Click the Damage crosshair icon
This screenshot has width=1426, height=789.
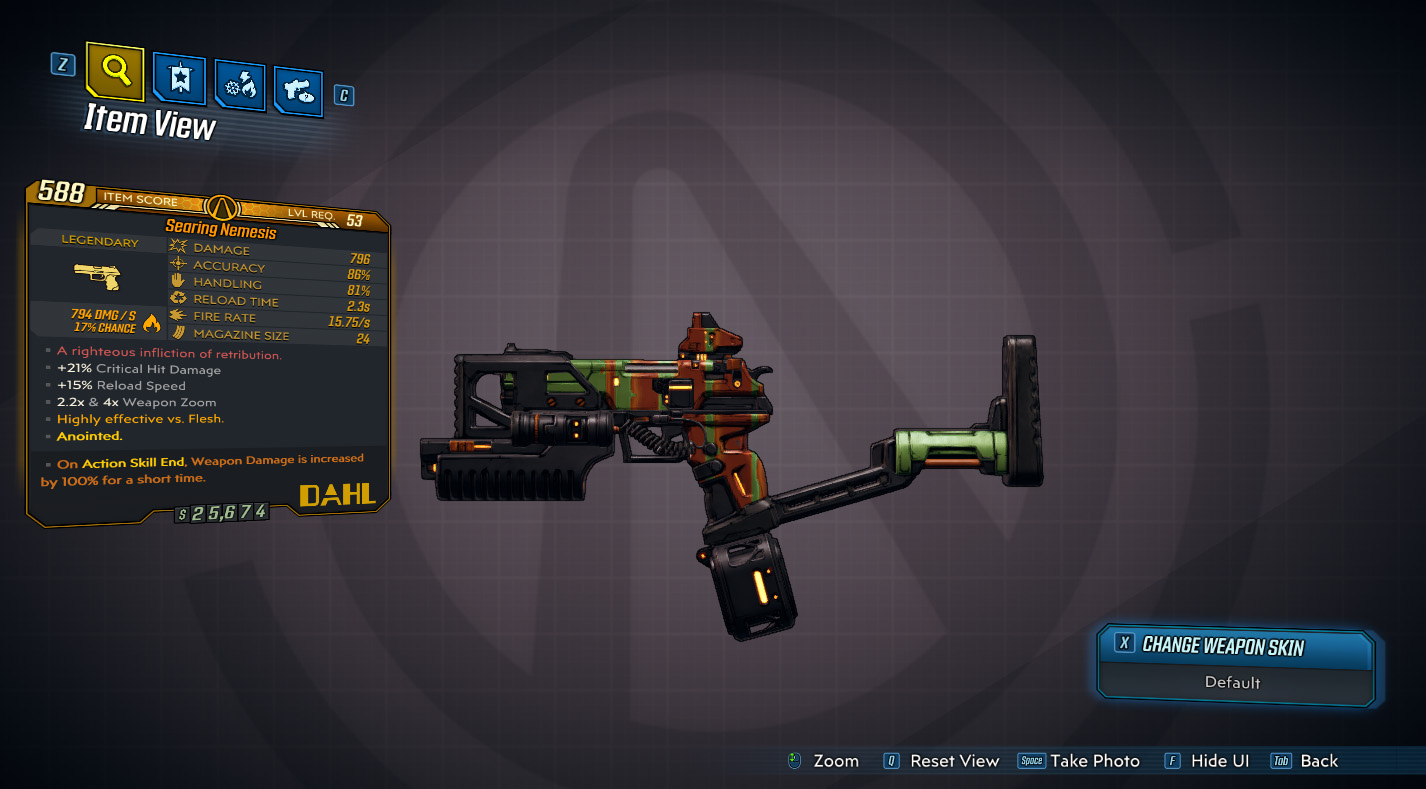click(x=178, y=248)
